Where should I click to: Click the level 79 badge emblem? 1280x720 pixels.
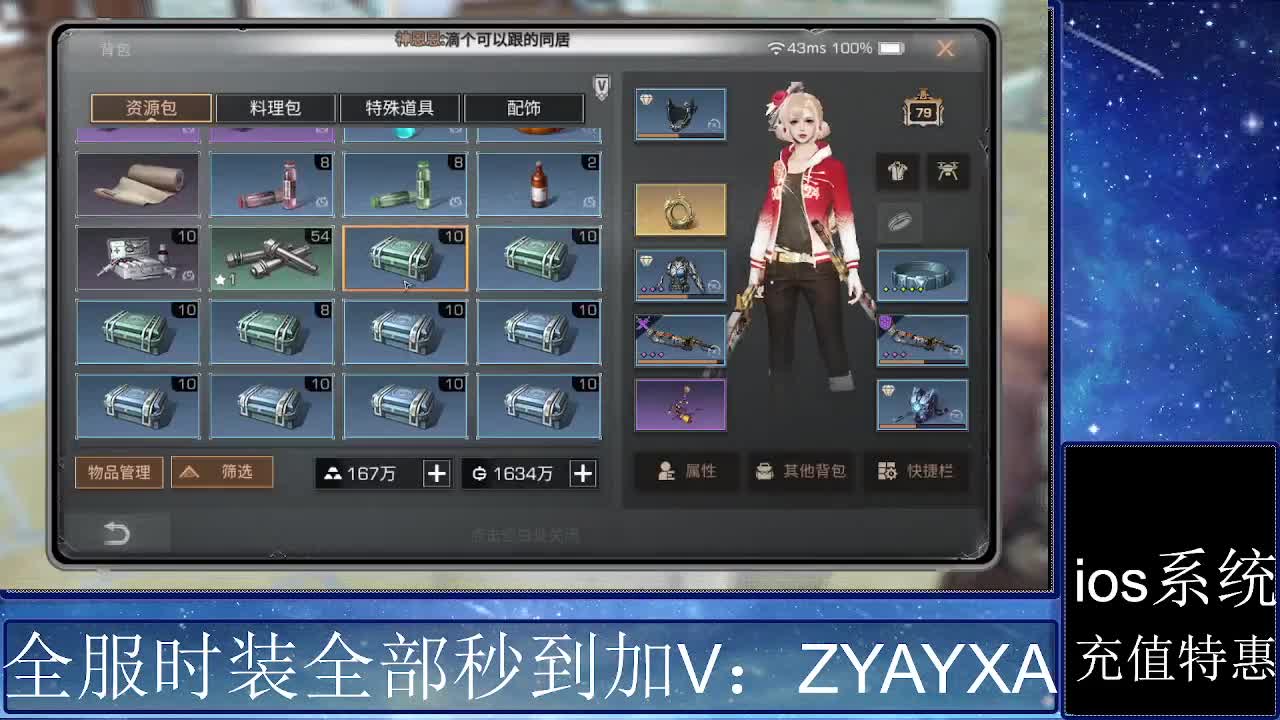coord(921,111)
